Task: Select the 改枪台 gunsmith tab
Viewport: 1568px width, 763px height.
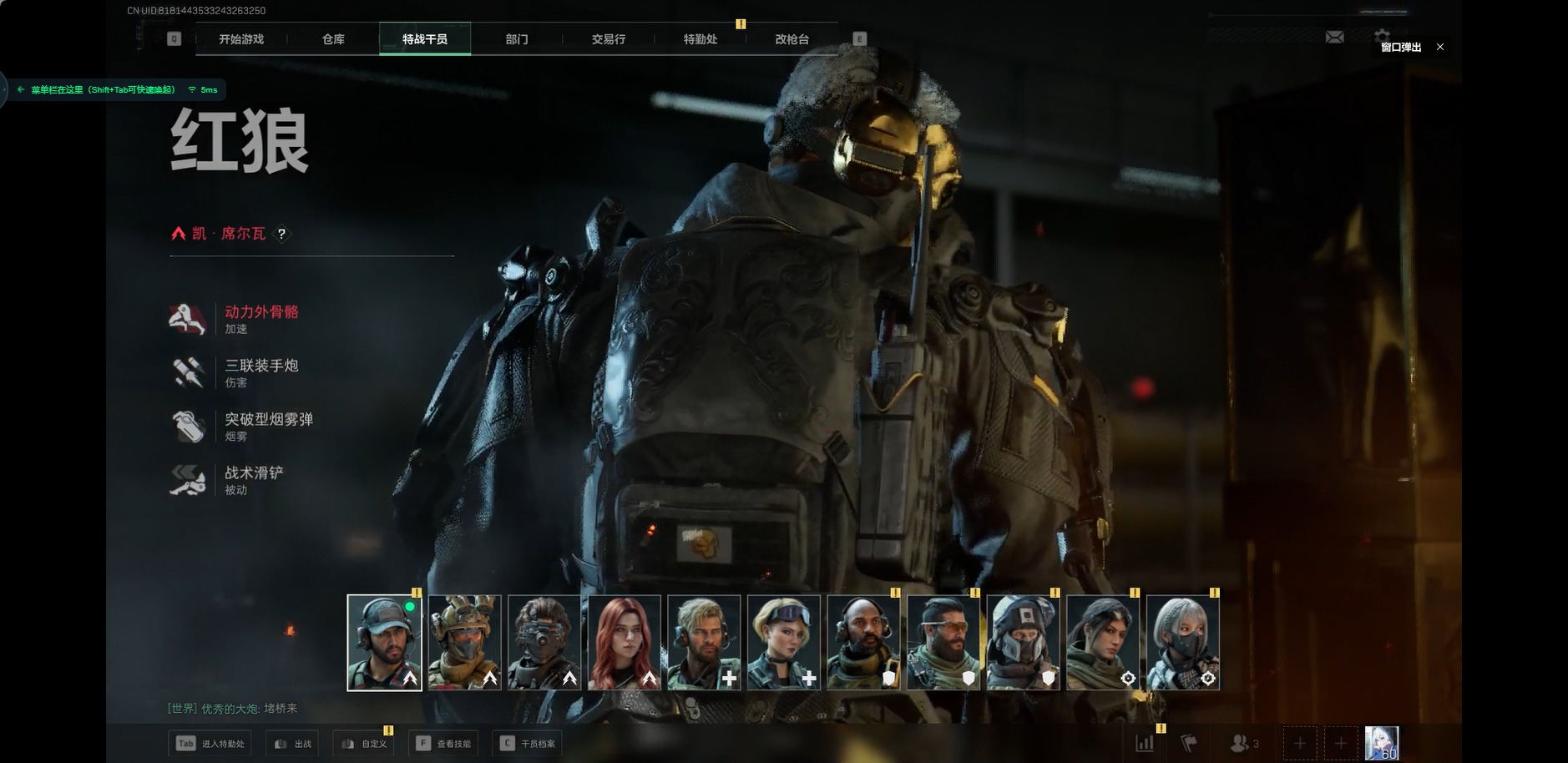Action: 792,39
